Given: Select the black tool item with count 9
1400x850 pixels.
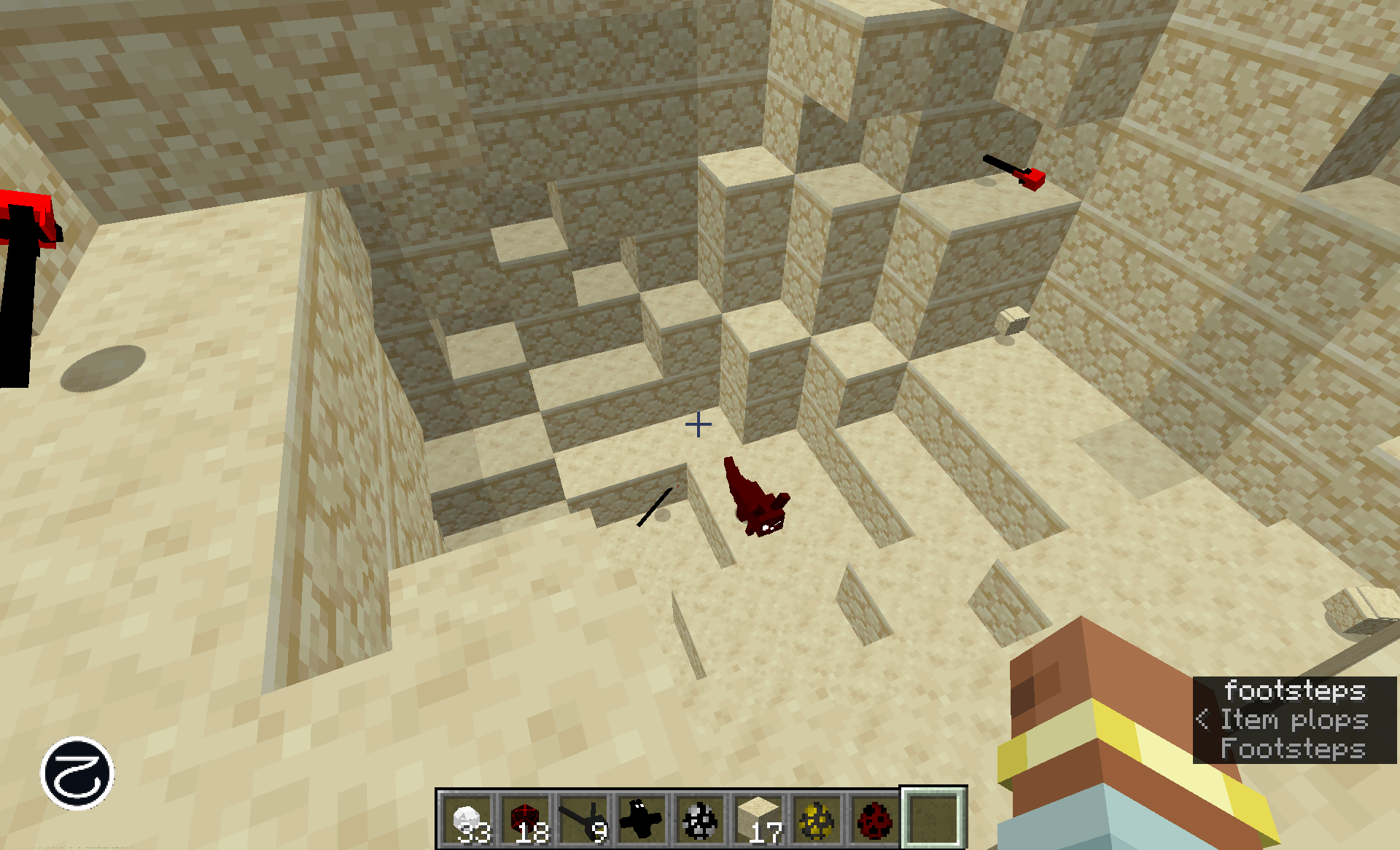Looking at the screenshot, I should (x=583, y=818).
